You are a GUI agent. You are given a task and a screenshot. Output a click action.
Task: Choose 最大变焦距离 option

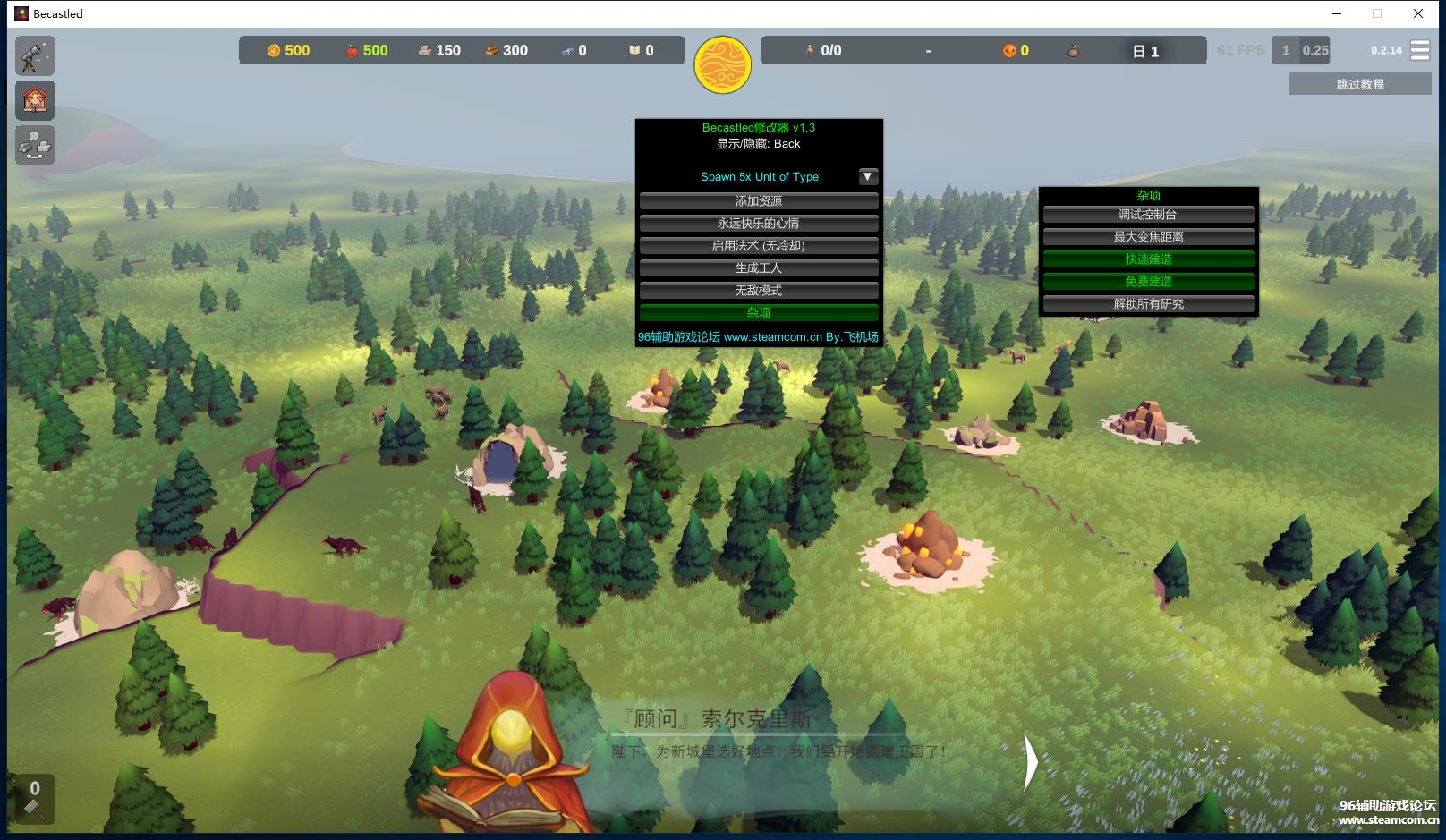[1147, 237]
